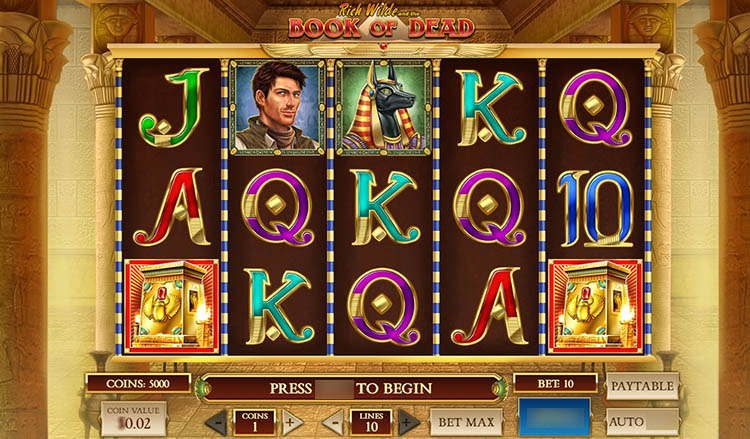Click the Bet Max button
Image resolution: width=750 pixels, height=439 pixels.
coord(466,421)
